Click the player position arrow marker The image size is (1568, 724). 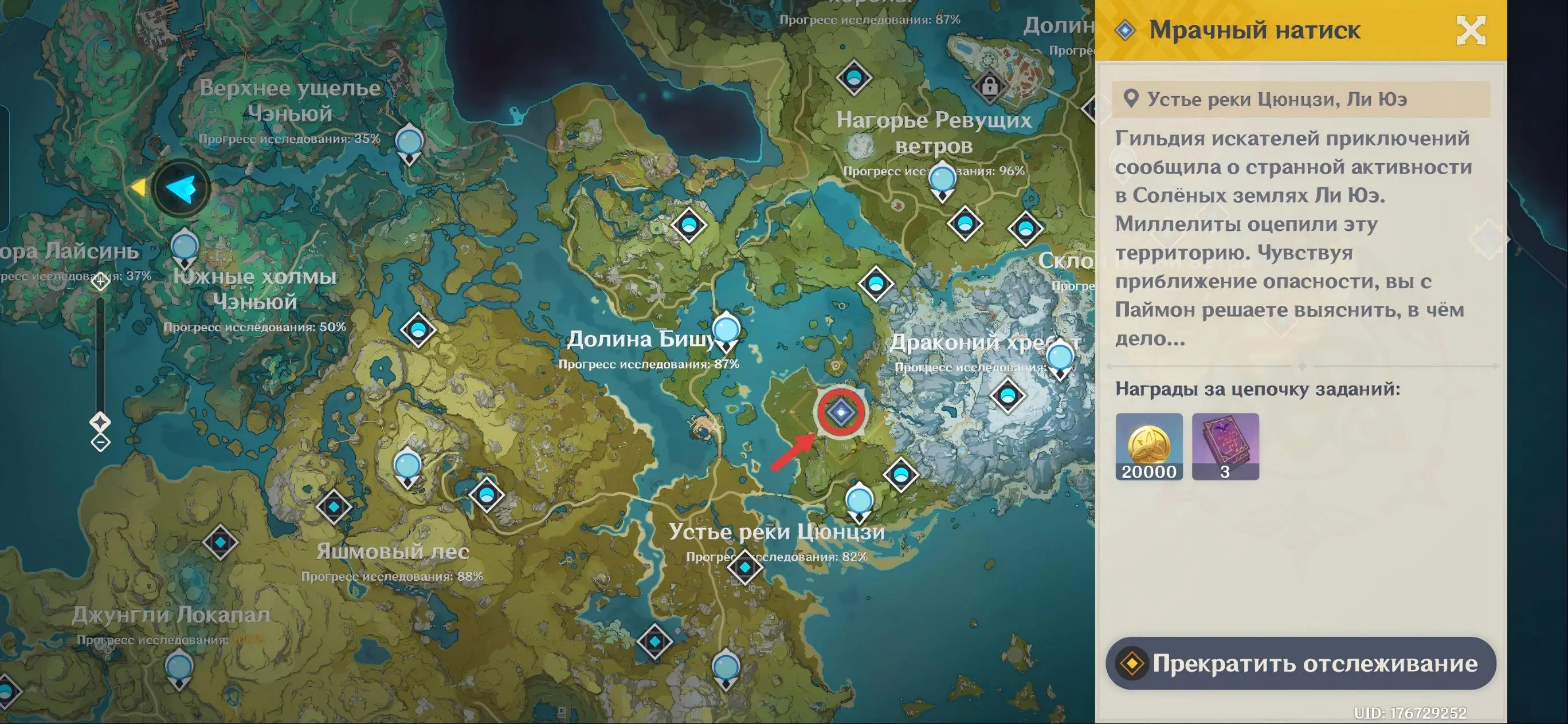pos(181,188)
